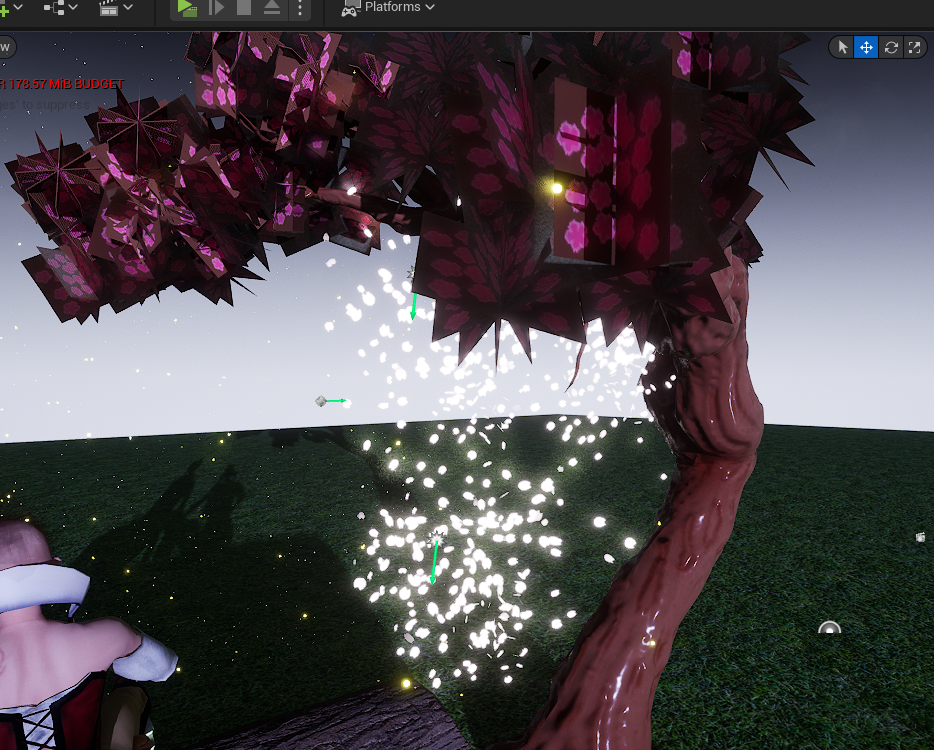This screenshot has width=934, height=750.
Task: Open the play options three-dot menu
Action: tap(301, 8)
